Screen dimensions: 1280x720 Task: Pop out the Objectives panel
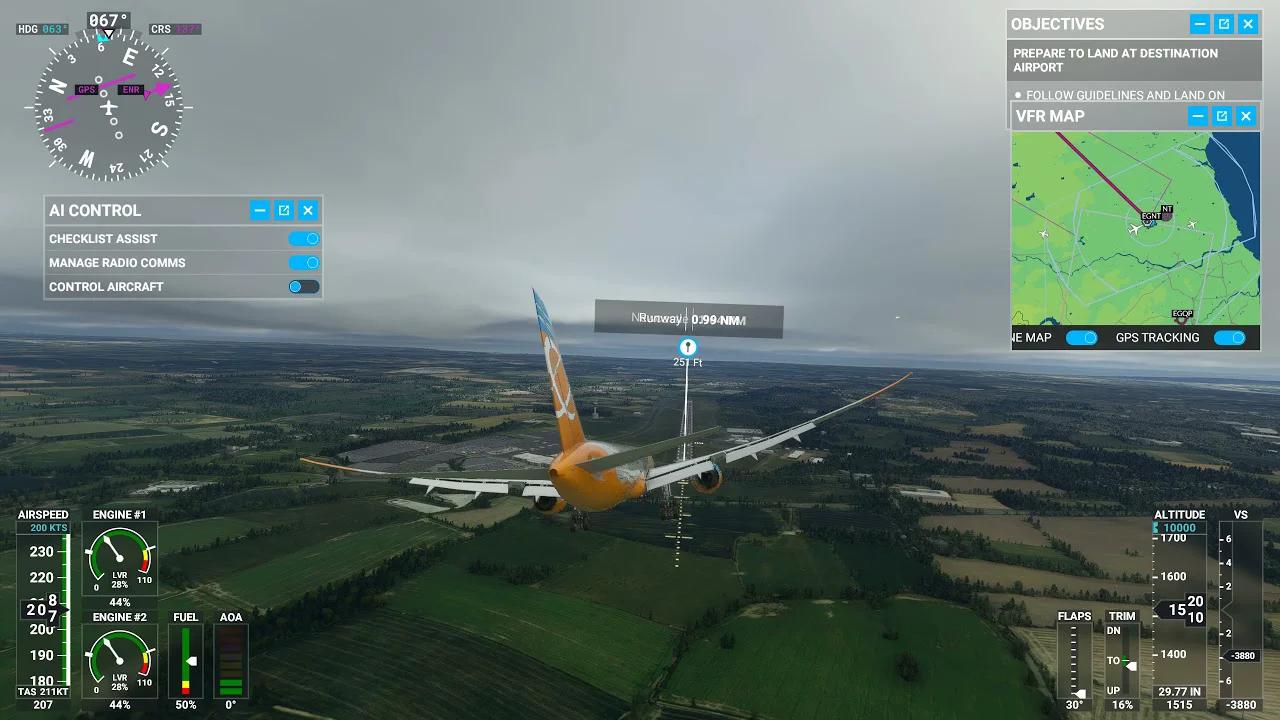1222,24
